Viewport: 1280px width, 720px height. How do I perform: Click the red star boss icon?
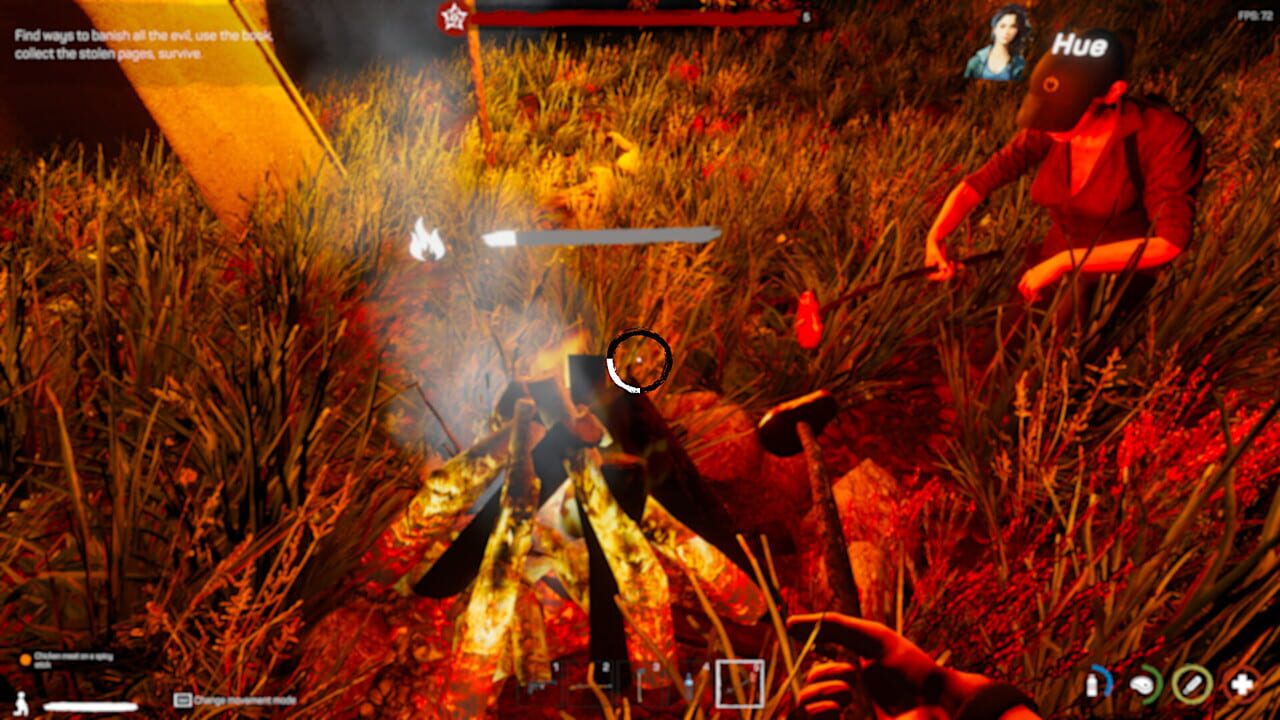pos(452,18)
